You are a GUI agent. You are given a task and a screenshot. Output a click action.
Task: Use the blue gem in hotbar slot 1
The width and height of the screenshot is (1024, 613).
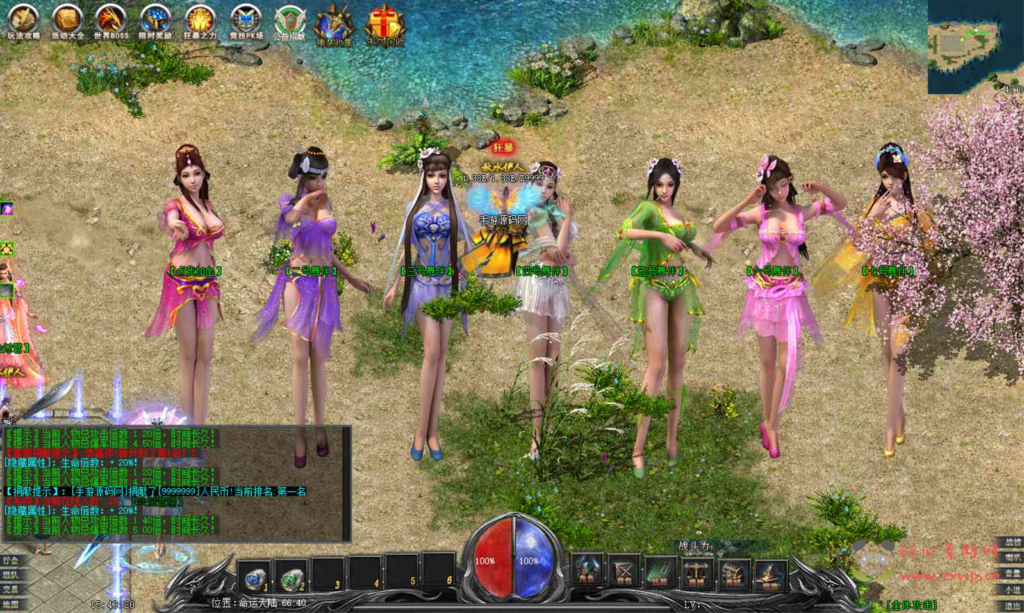(255, 576)
